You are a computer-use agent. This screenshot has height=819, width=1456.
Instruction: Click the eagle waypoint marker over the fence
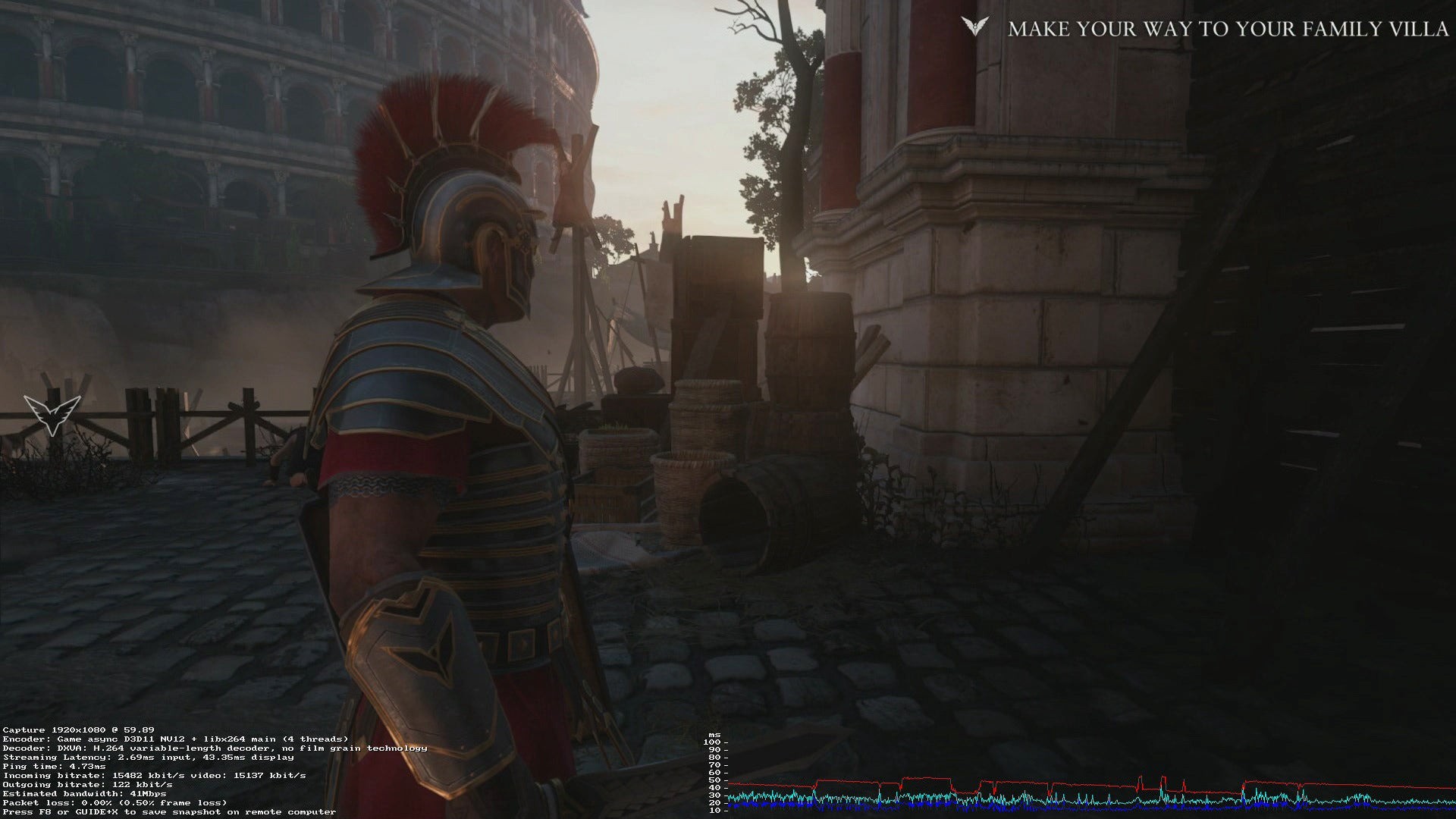click(x=52, y=413)
